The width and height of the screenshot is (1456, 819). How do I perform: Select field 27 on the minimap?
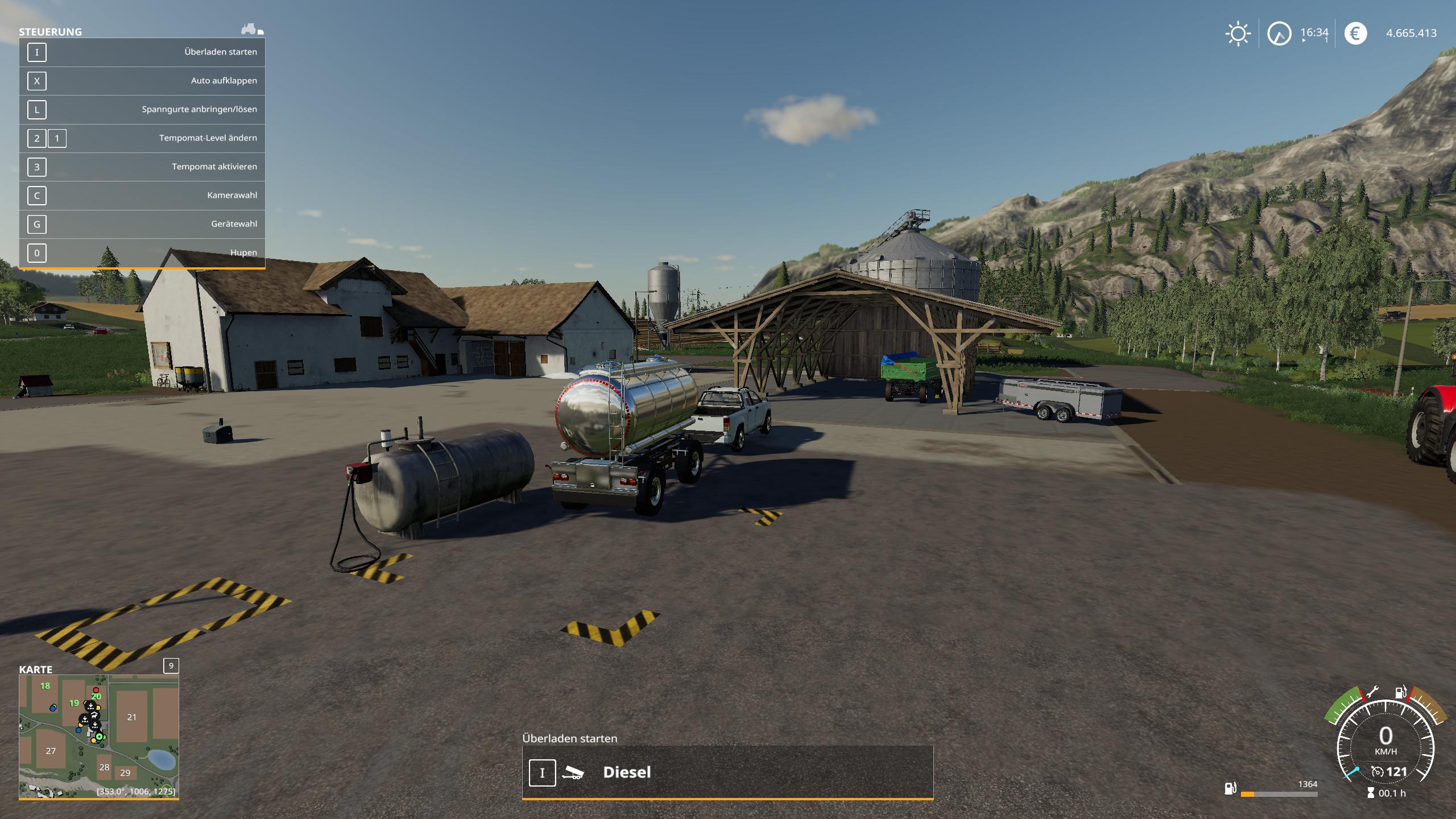pos(51,751)
